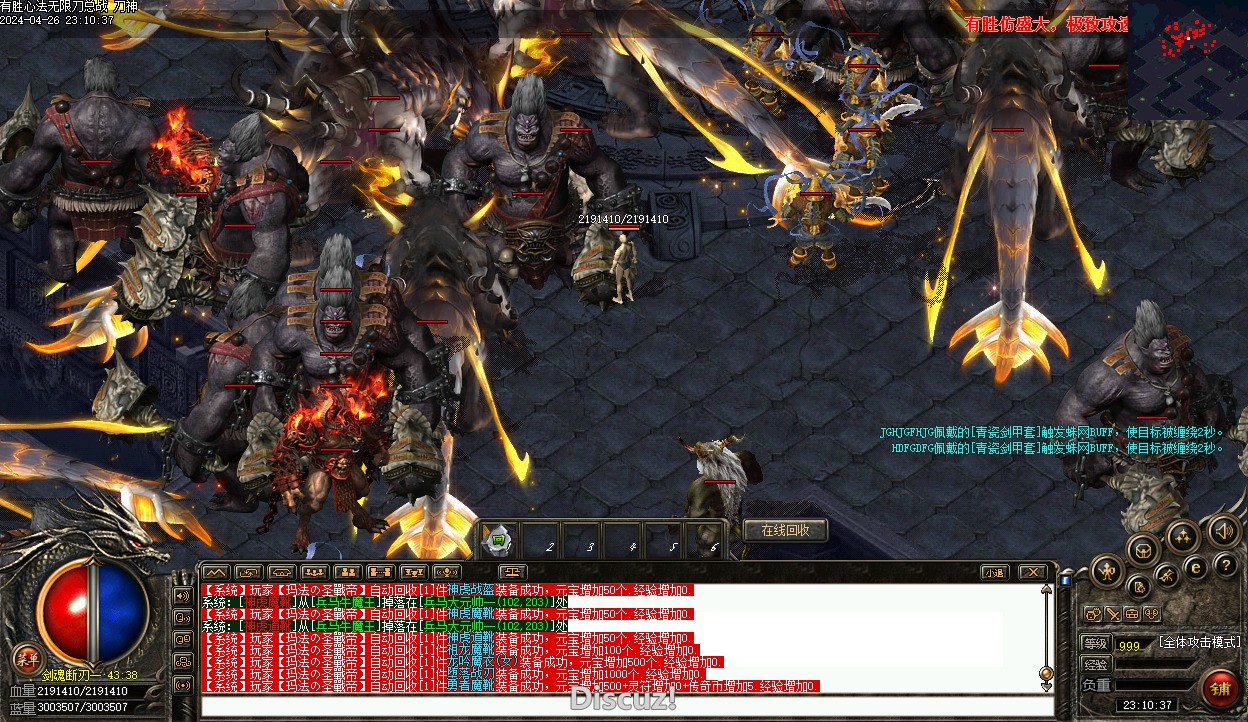Open the skills sparkle stars icon
1248x722 pixels.
[1183, 537]
